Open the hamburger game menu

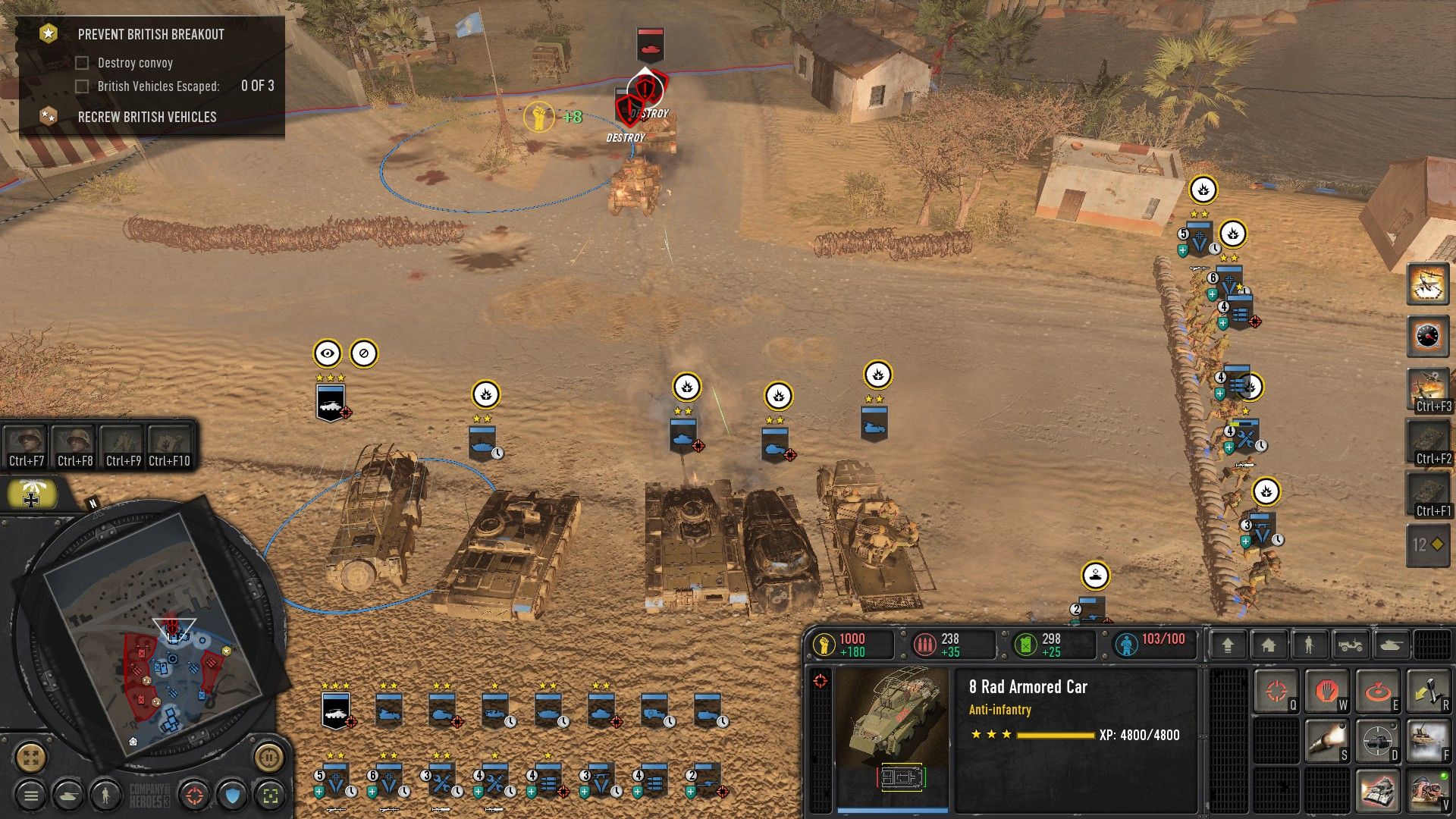(x=31, y=795)
